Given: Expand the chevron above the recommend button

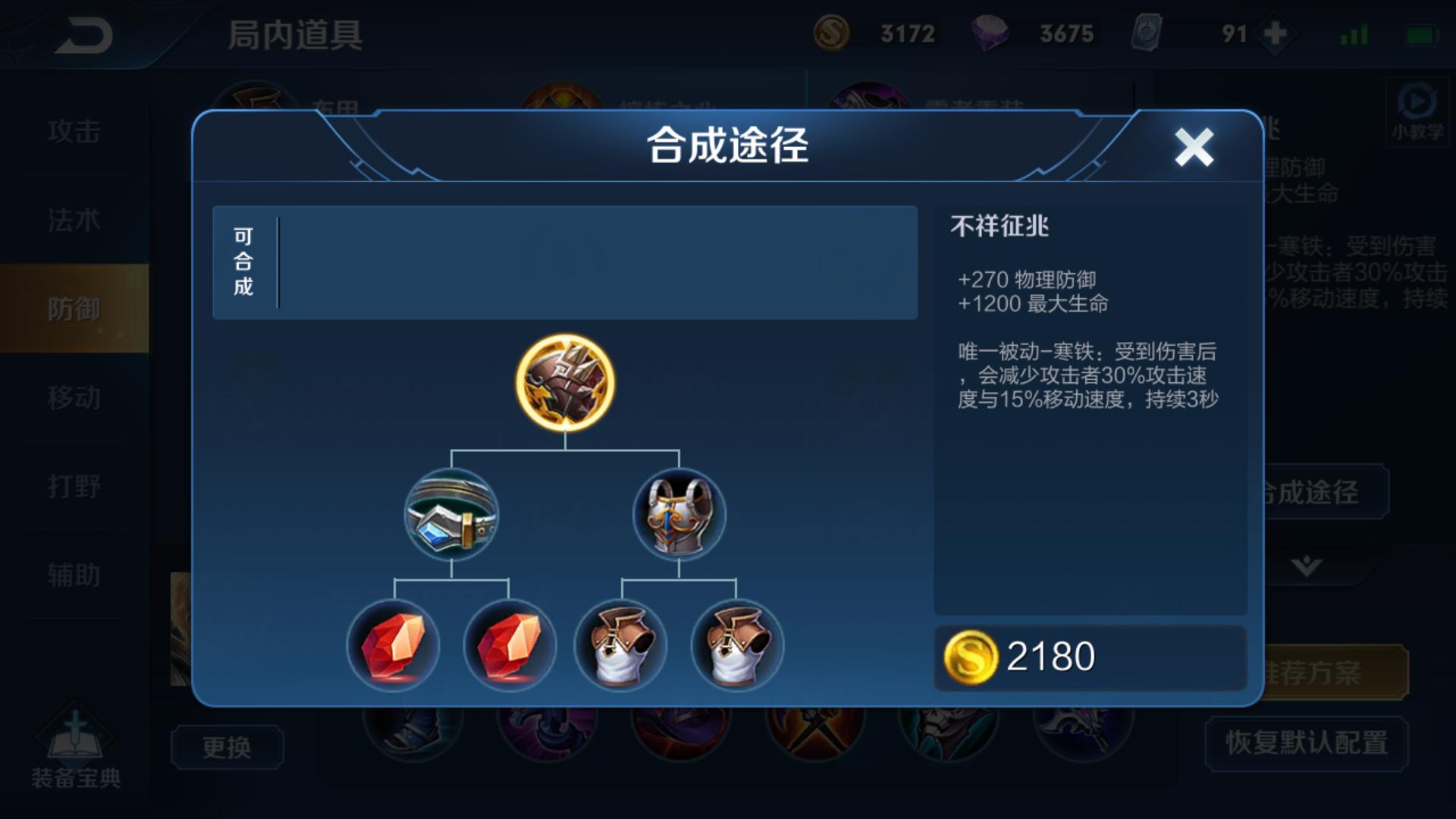Looking at the screenshot, I should 1307,565.
